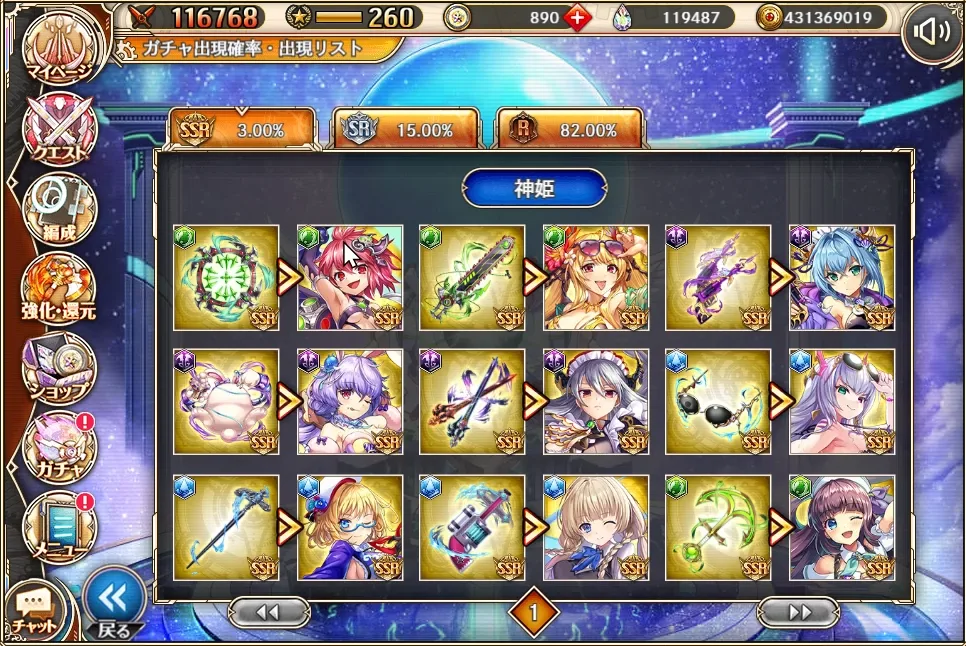The width and height of the screenshot is (966, 646).
Task: Show the R 82.00% rate tab
Action: [570, 130]
